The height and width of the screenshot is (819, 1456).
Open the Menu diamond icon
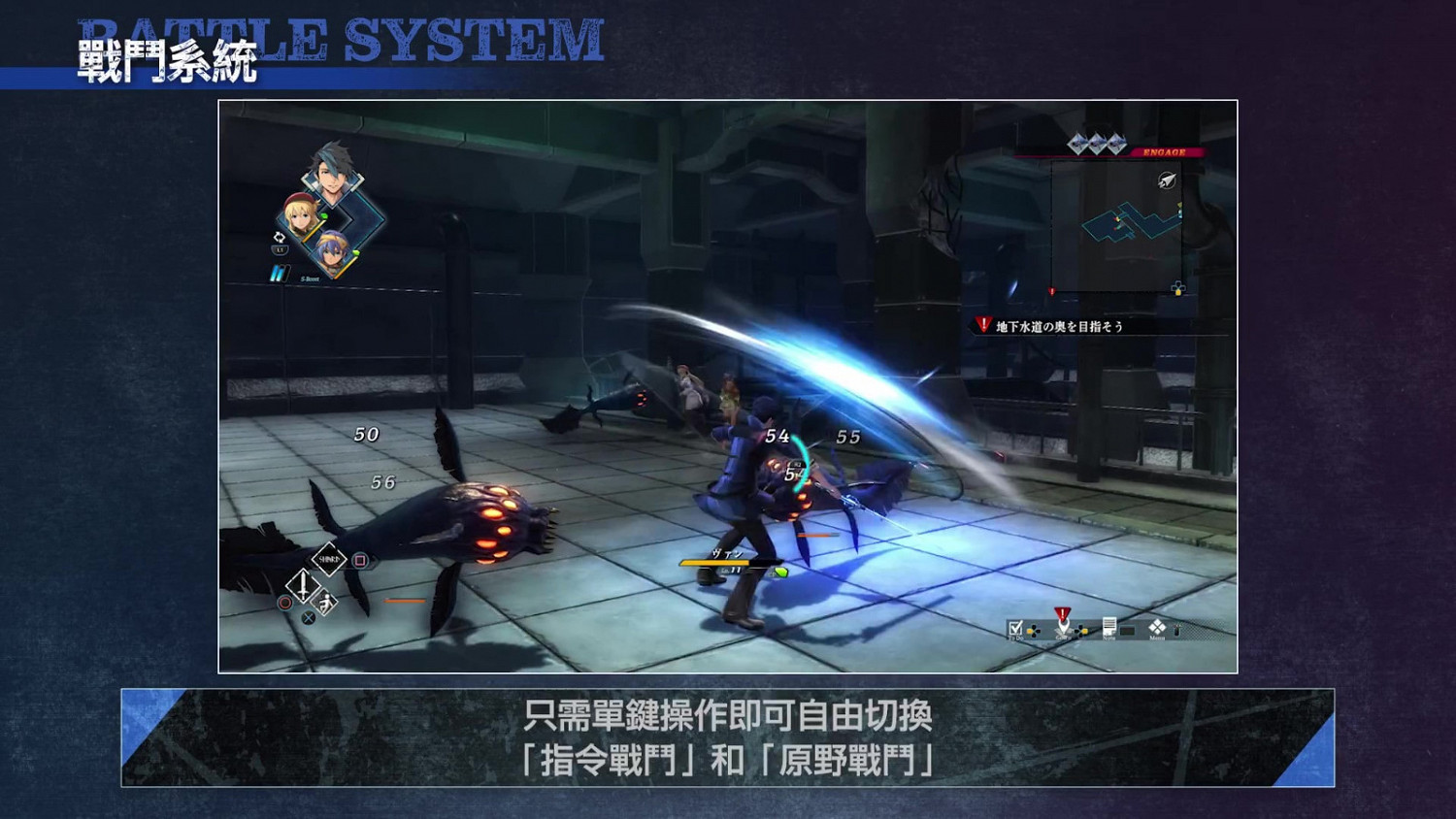[1157, 626]
